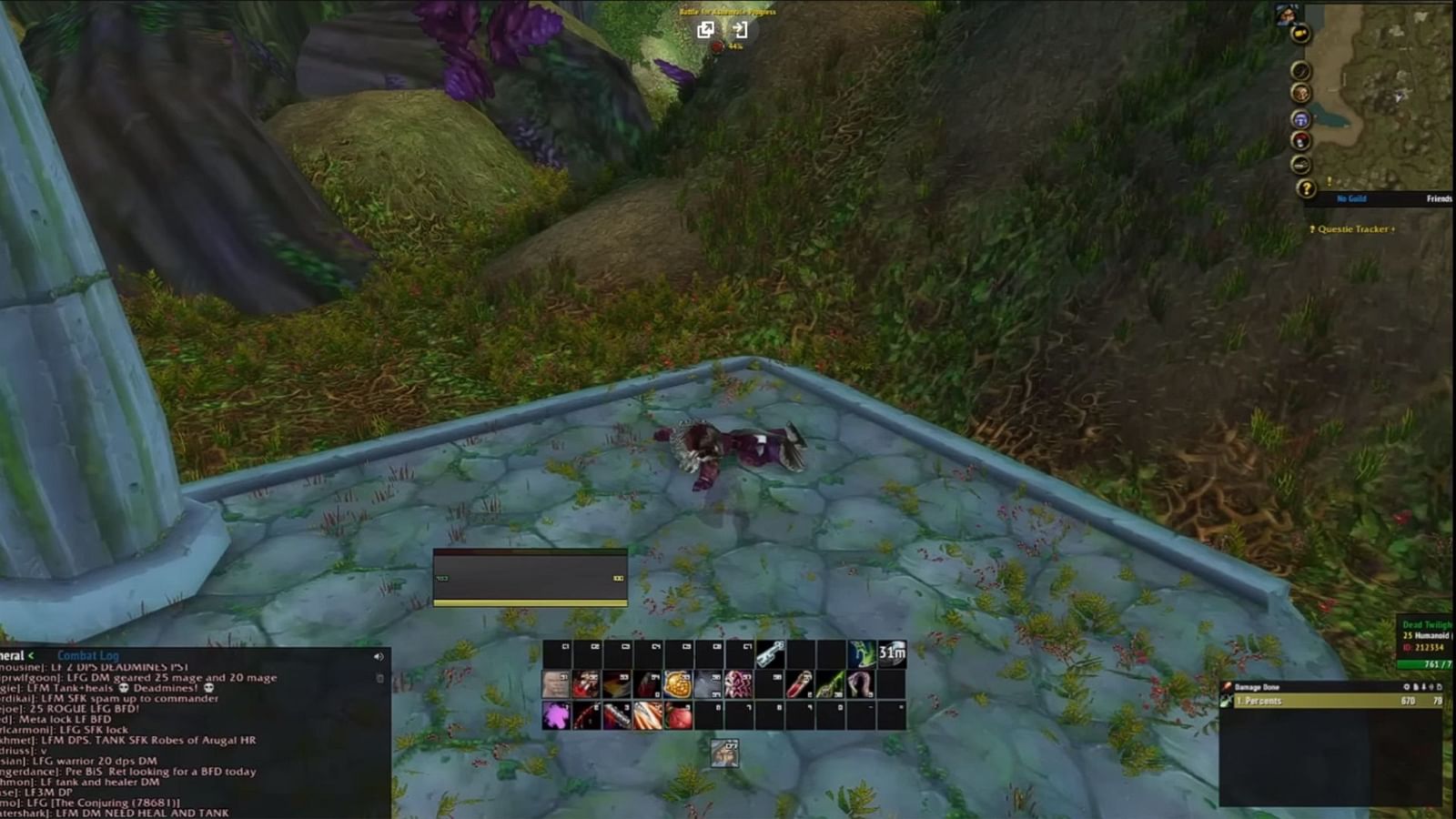This screenshot has width=1456, height=819.
Task: Open the mail icon near the minimap
Action: pos(1299,35)
